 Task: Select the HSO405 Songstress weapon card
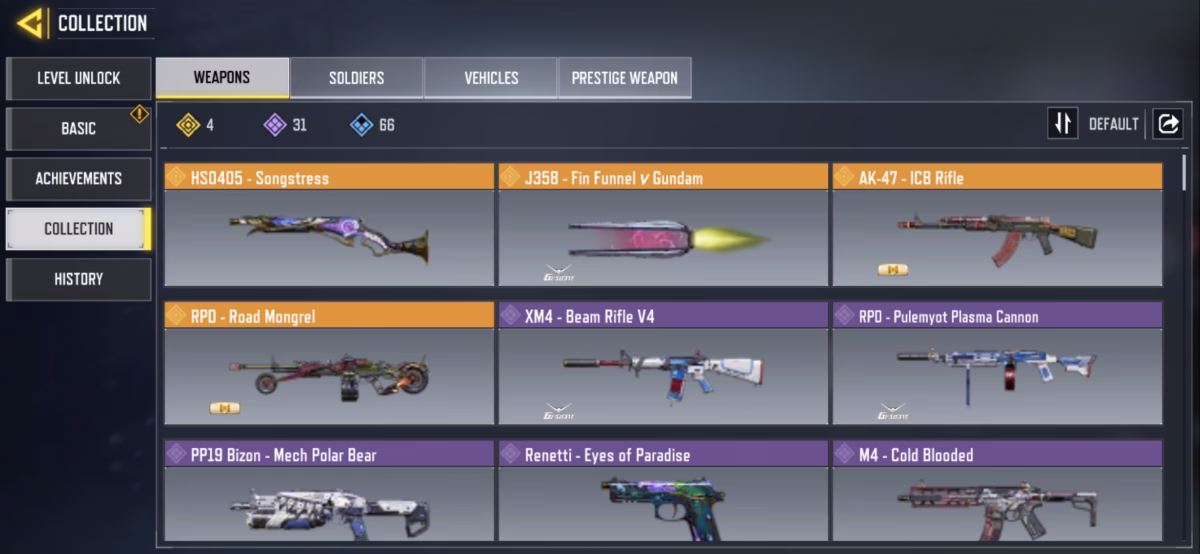(x=329, y=225)
